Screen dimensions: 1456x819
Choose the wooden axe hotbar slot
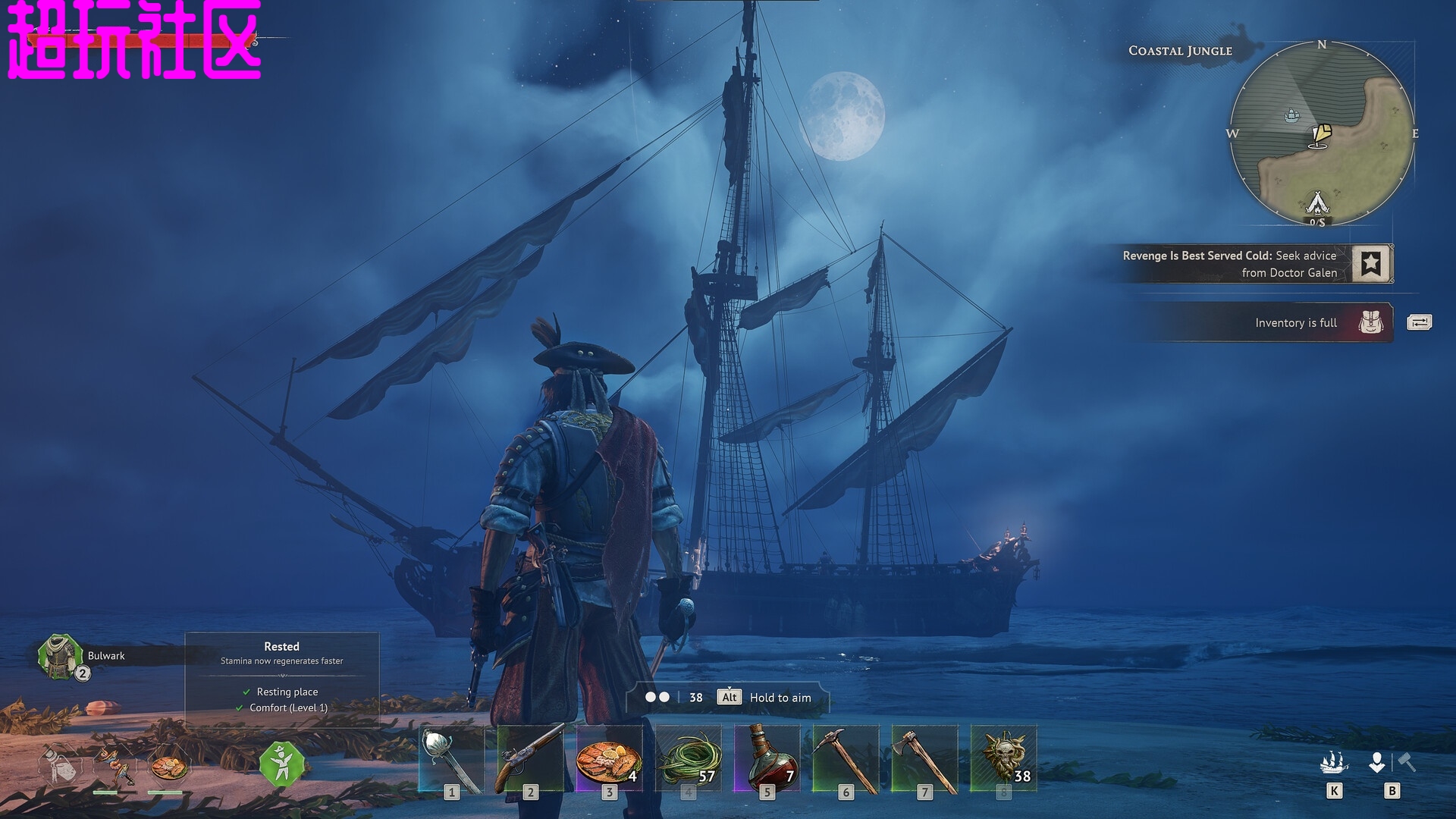[x=924, y=760]
